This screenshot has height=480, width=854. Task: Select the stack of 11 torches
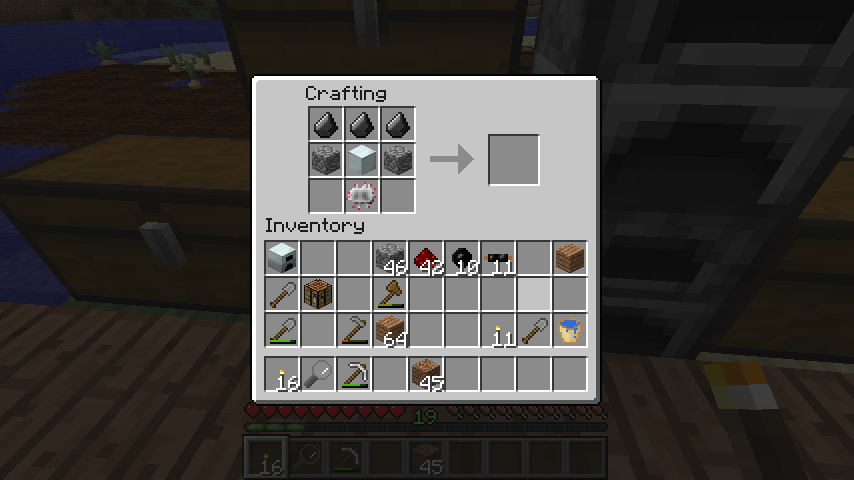498,330
